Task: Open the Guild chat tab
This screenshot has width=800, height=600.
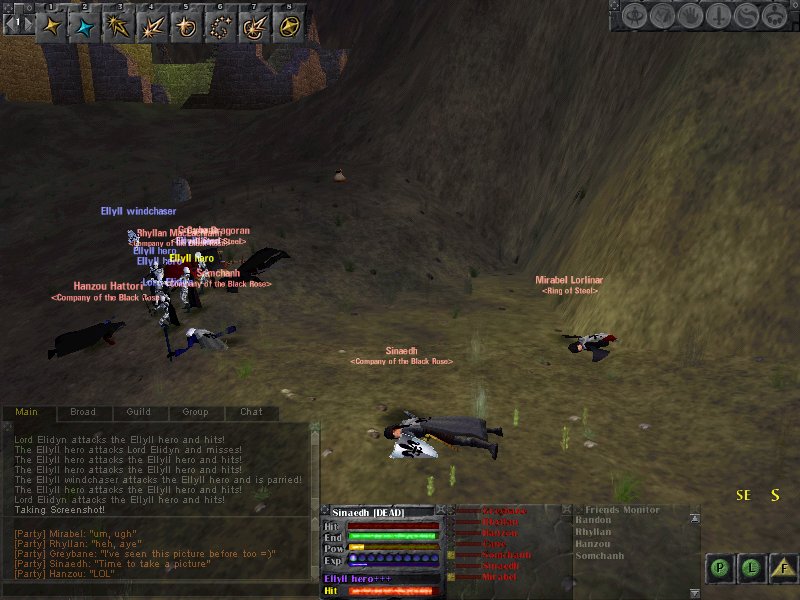Action: click(x=139, y=412)
